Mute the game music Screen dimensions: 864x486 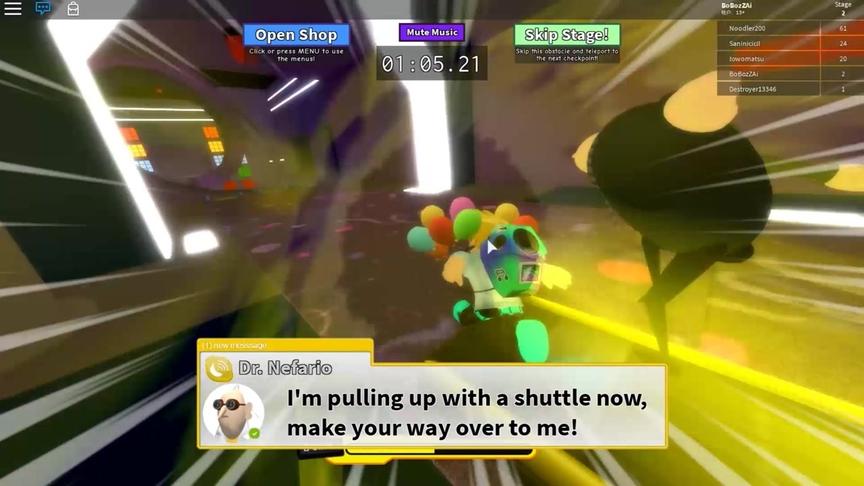pos(432,33)
